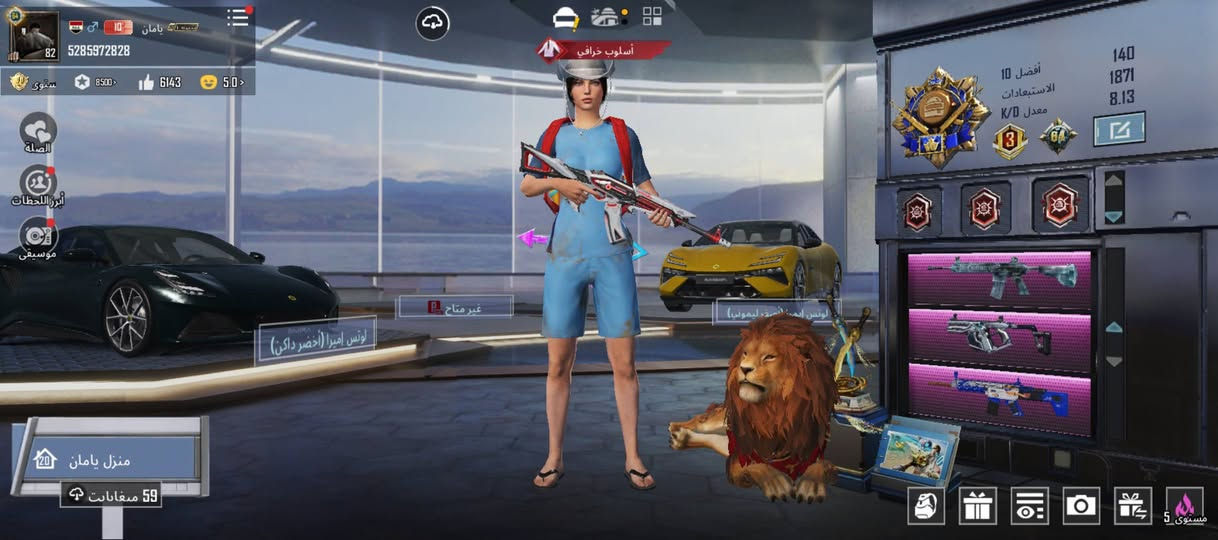
Task: Open the player avatar profile picture
Action: (x=33, y=35)
